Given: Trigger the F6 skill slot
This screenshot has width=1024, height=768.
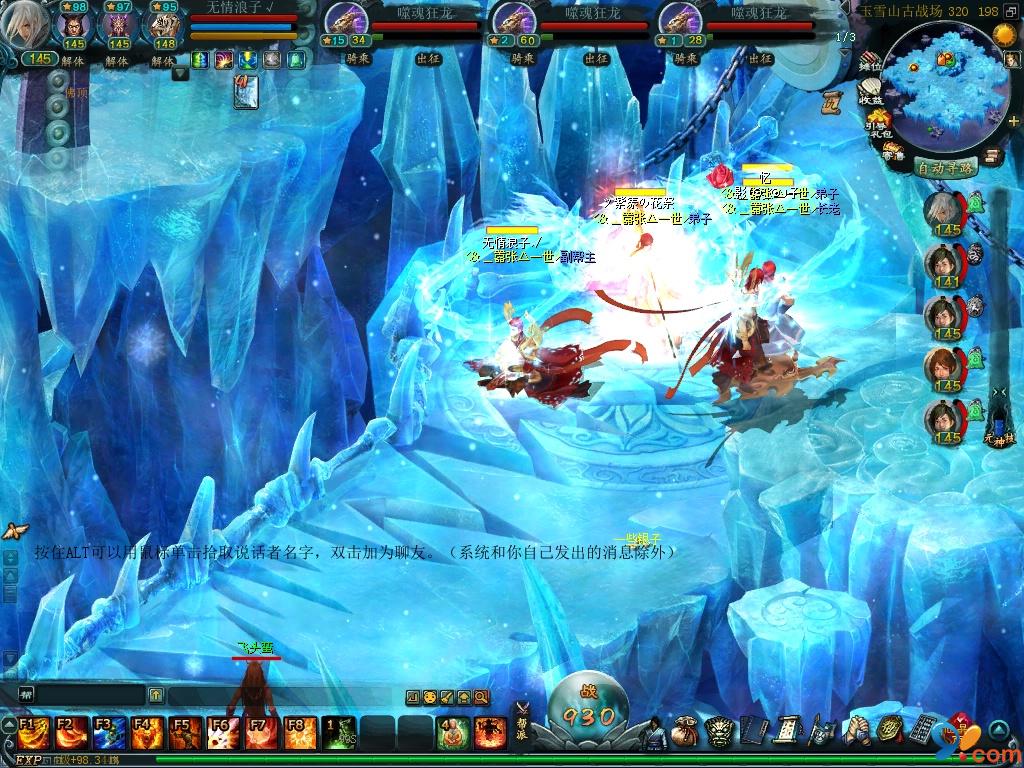Looking at the screenshot, I should click(x=222, y=733).
